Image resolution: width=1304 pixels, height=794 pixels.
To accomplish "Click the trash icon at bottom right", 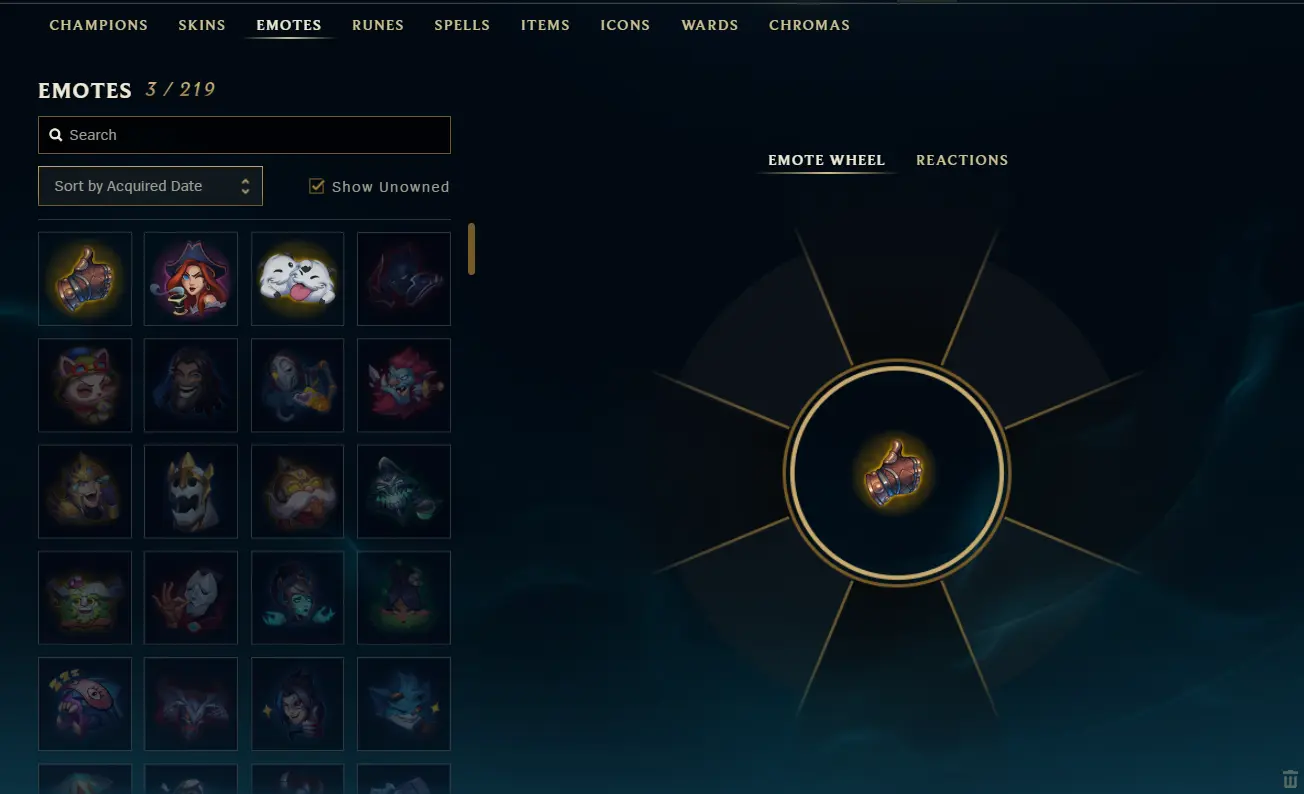I will point(1289,778).
